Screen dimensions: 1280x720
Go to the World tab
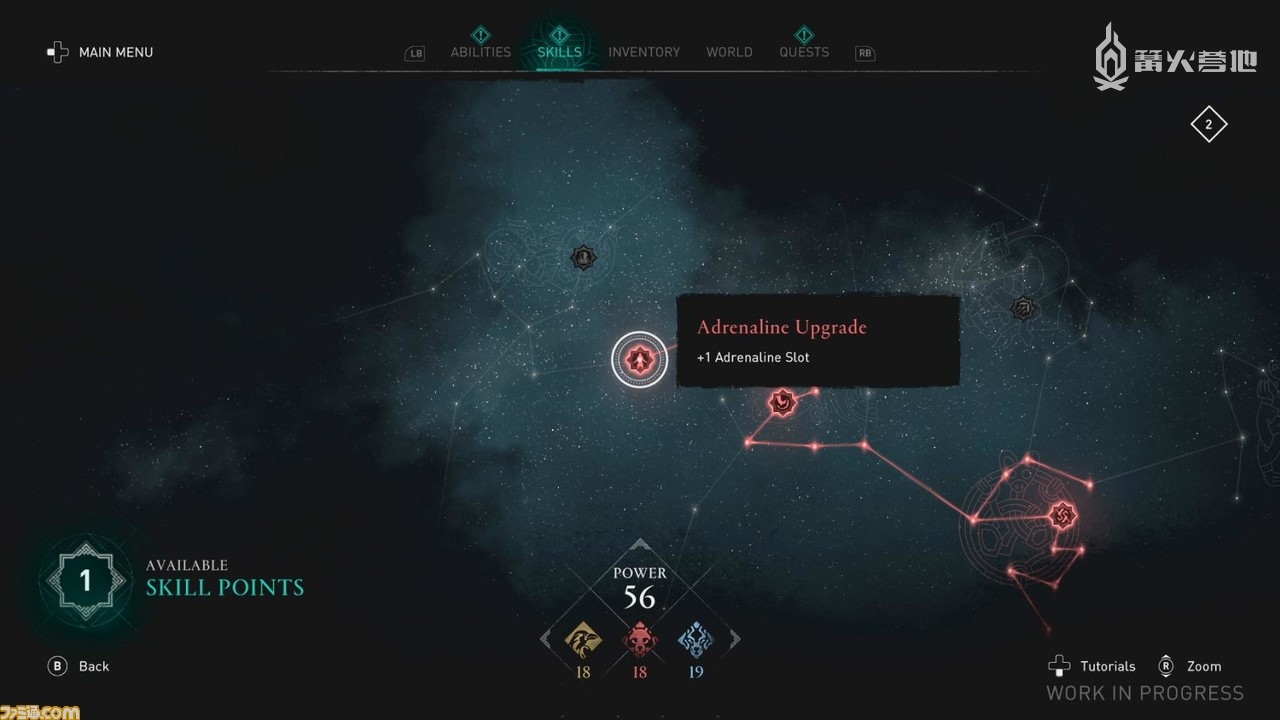[729, 52]
